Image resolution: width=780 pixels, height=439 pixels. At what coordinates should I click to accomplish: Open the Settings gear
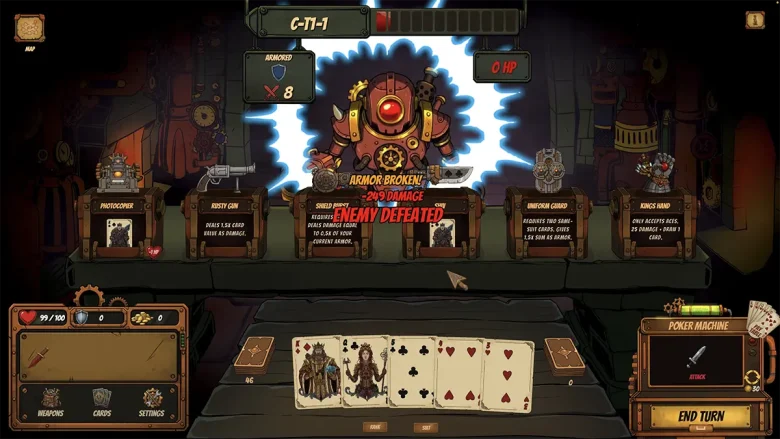[x=152, y=402]
